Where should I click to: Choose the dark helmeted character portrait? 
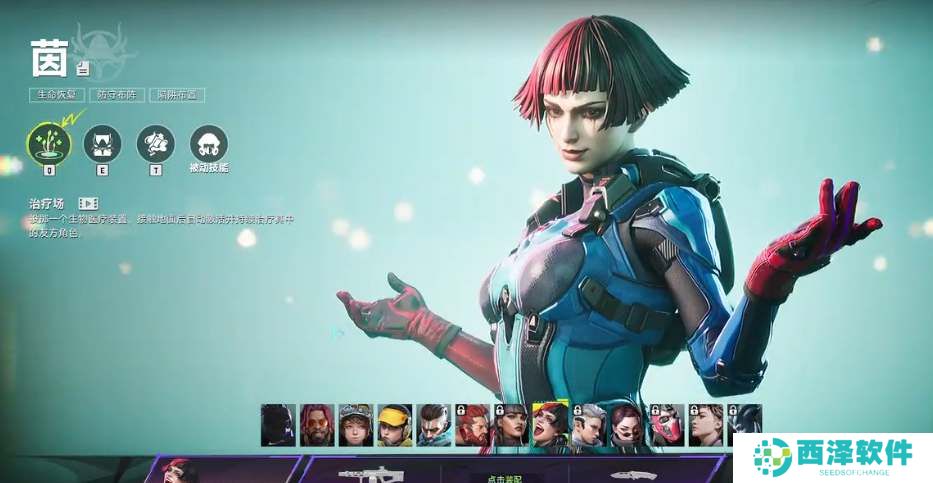pyautogui.click(x=278, y=425)
